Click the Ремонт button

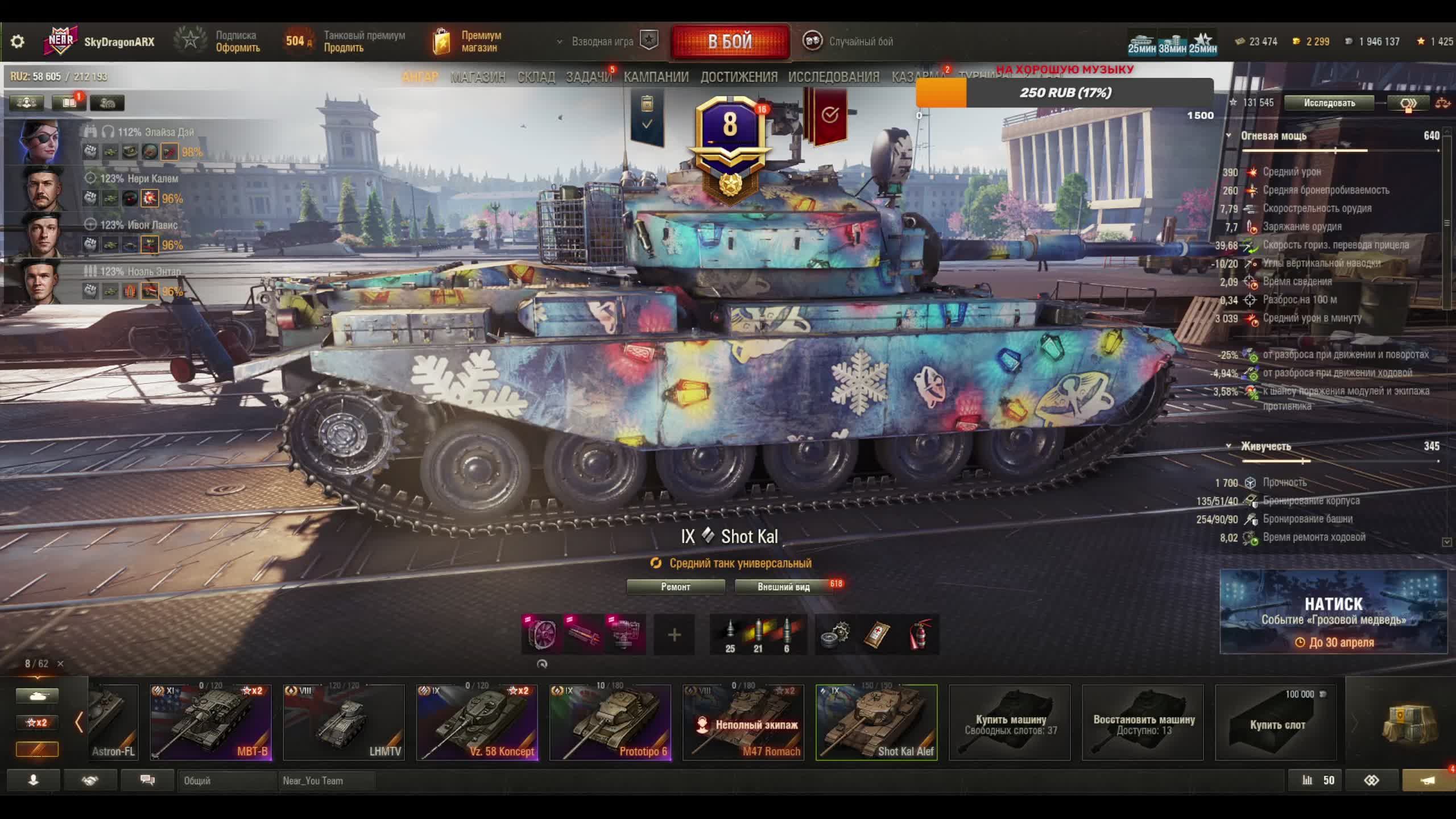675,586
